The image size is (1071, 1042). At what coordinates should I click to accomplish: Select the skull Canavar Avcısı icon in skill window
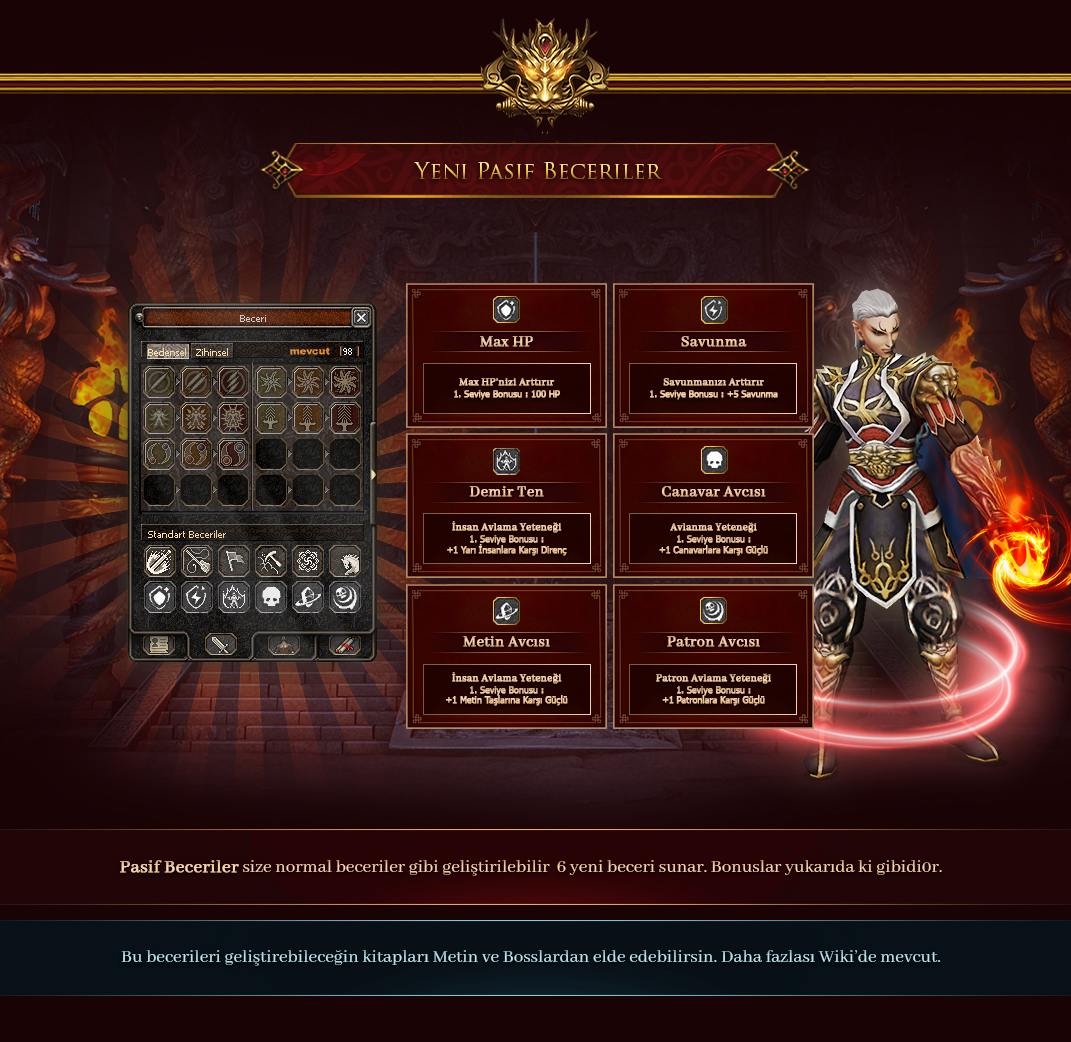[x=270, y=597]
